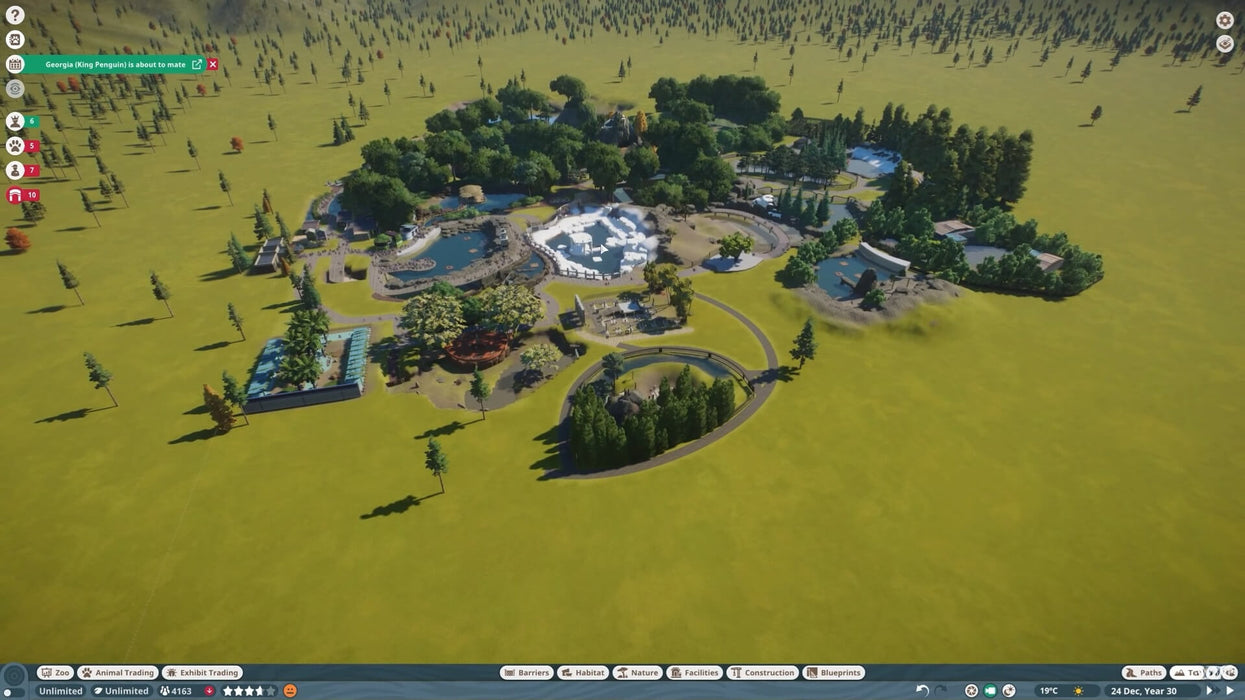Open Animal Trading

[x=118, y=673]
